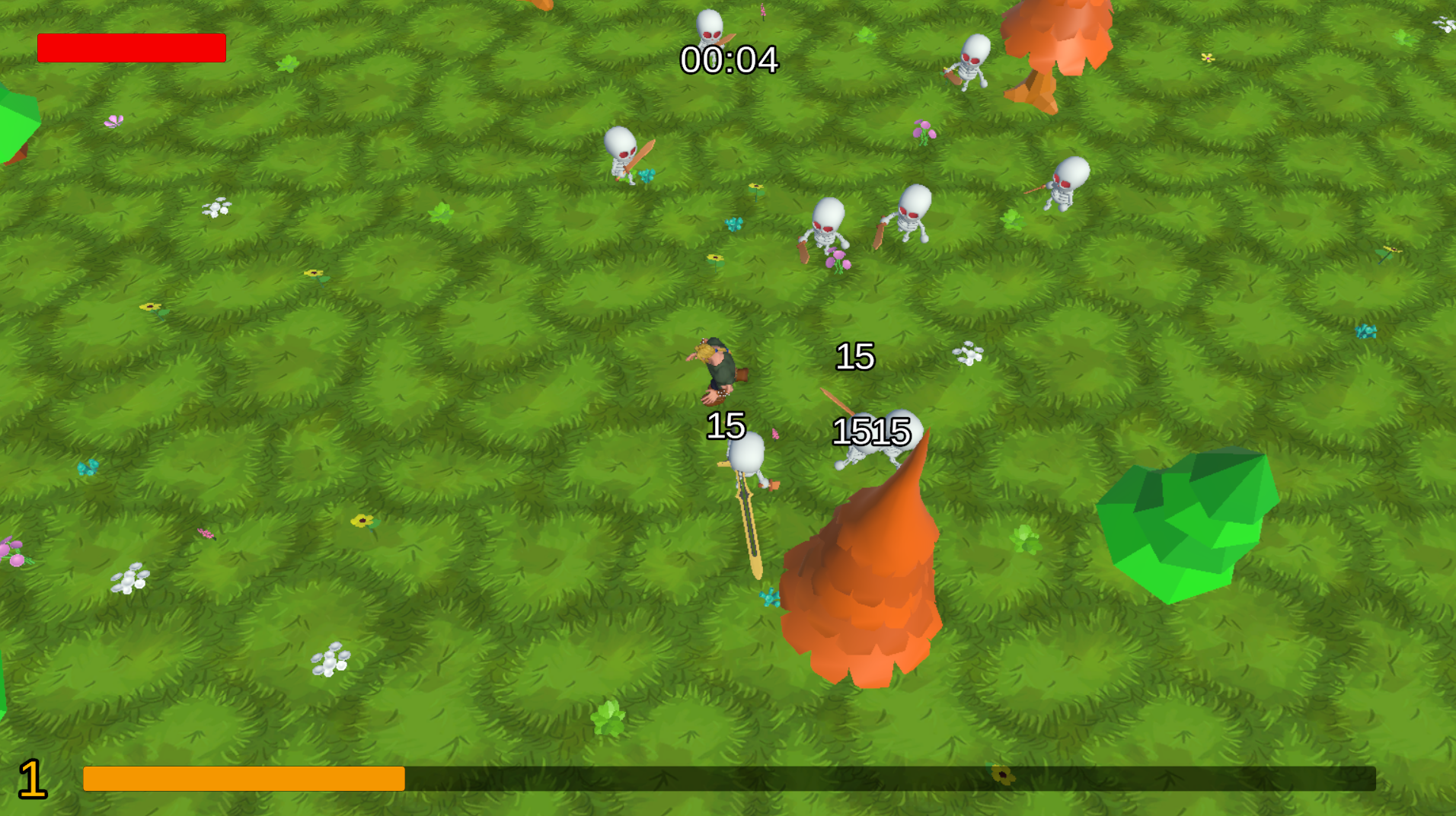This screenshot has height=816, width=1456.
Task: Click the blue flower near the sword
Action: click(x=771, y=596)
